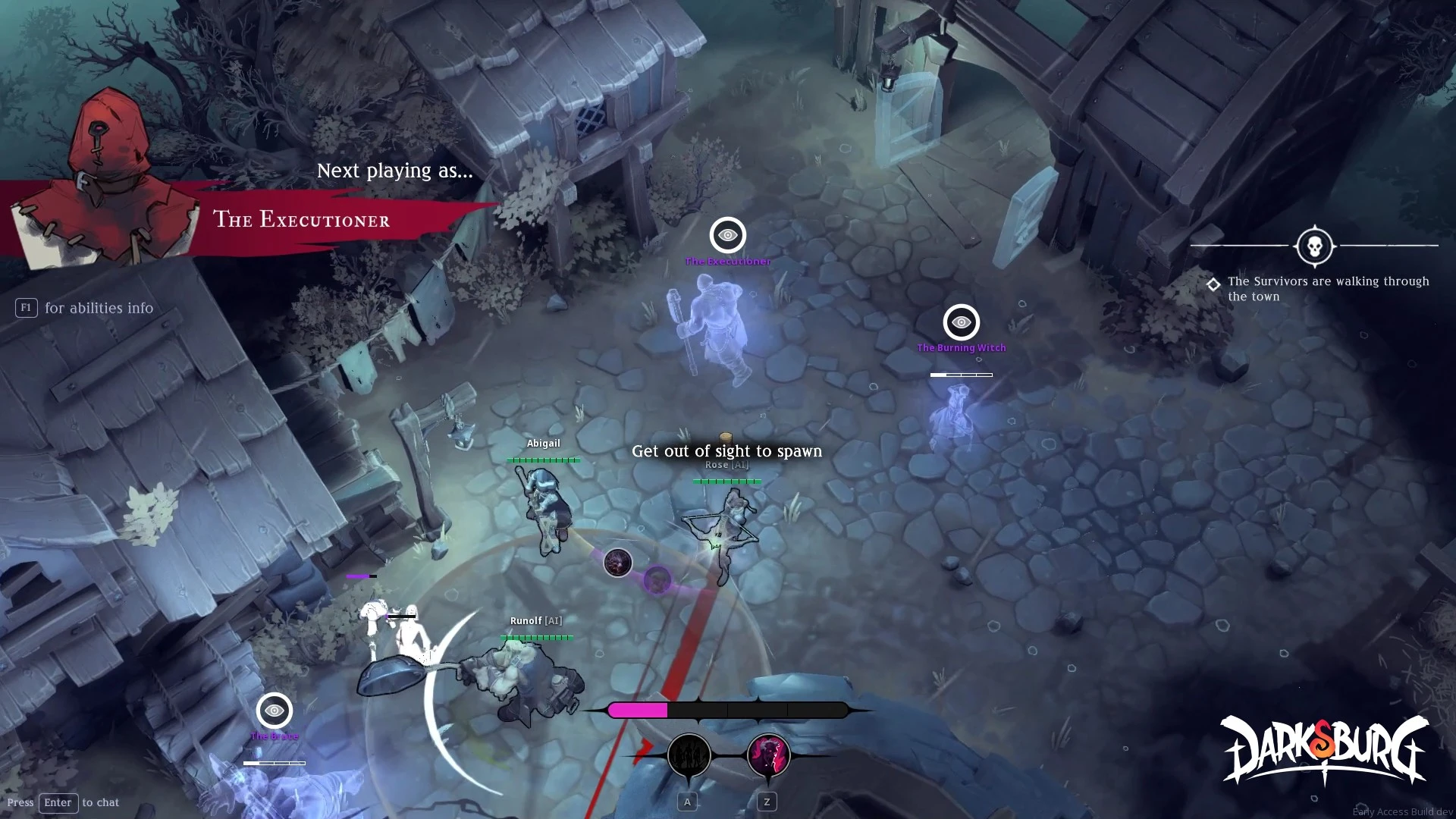Activate the pink flaming face ability
1456x819 pixels.
pos(768,755)
